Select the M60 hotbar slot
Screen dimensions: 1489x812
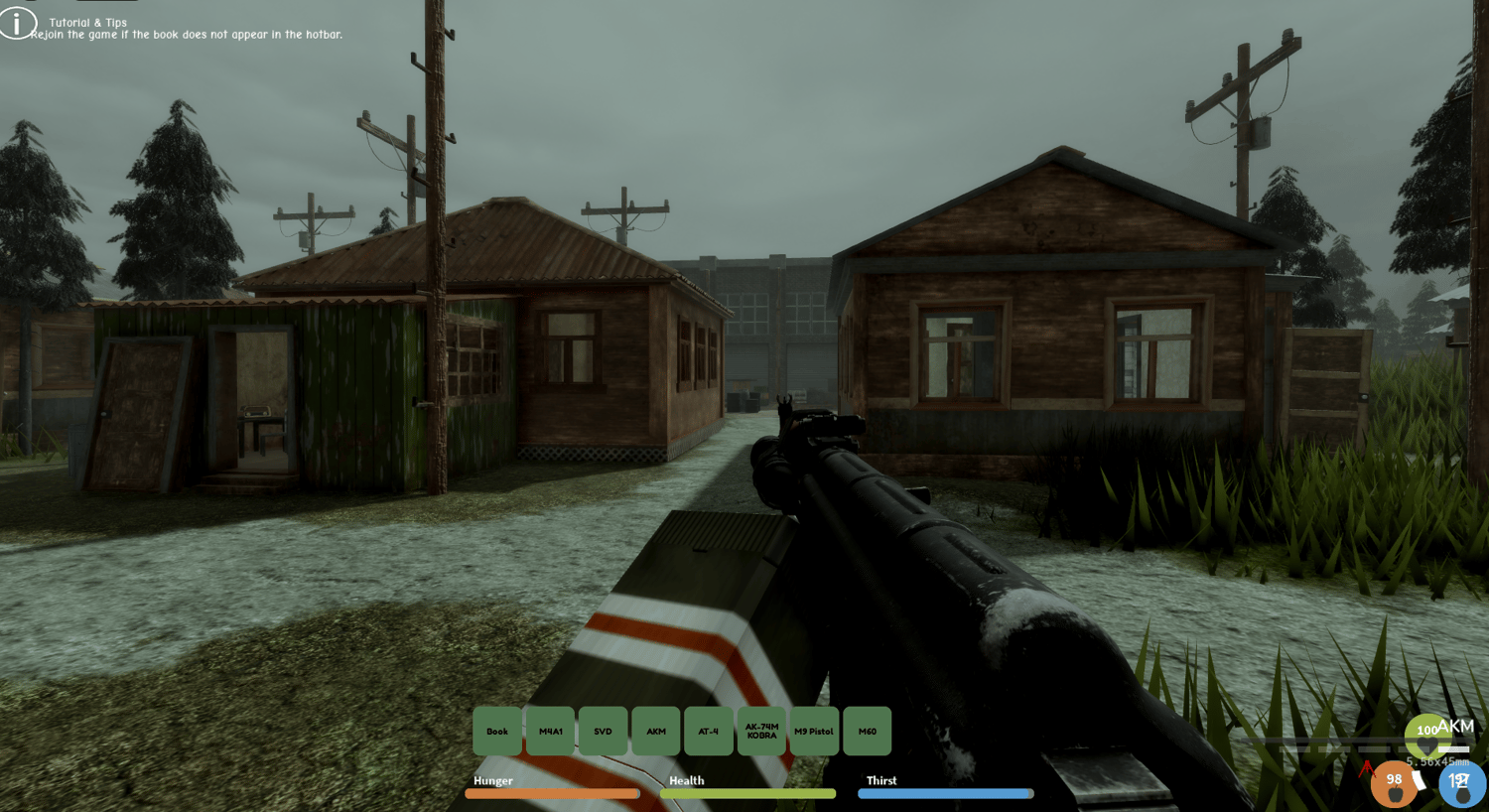[x=867, y=731]
